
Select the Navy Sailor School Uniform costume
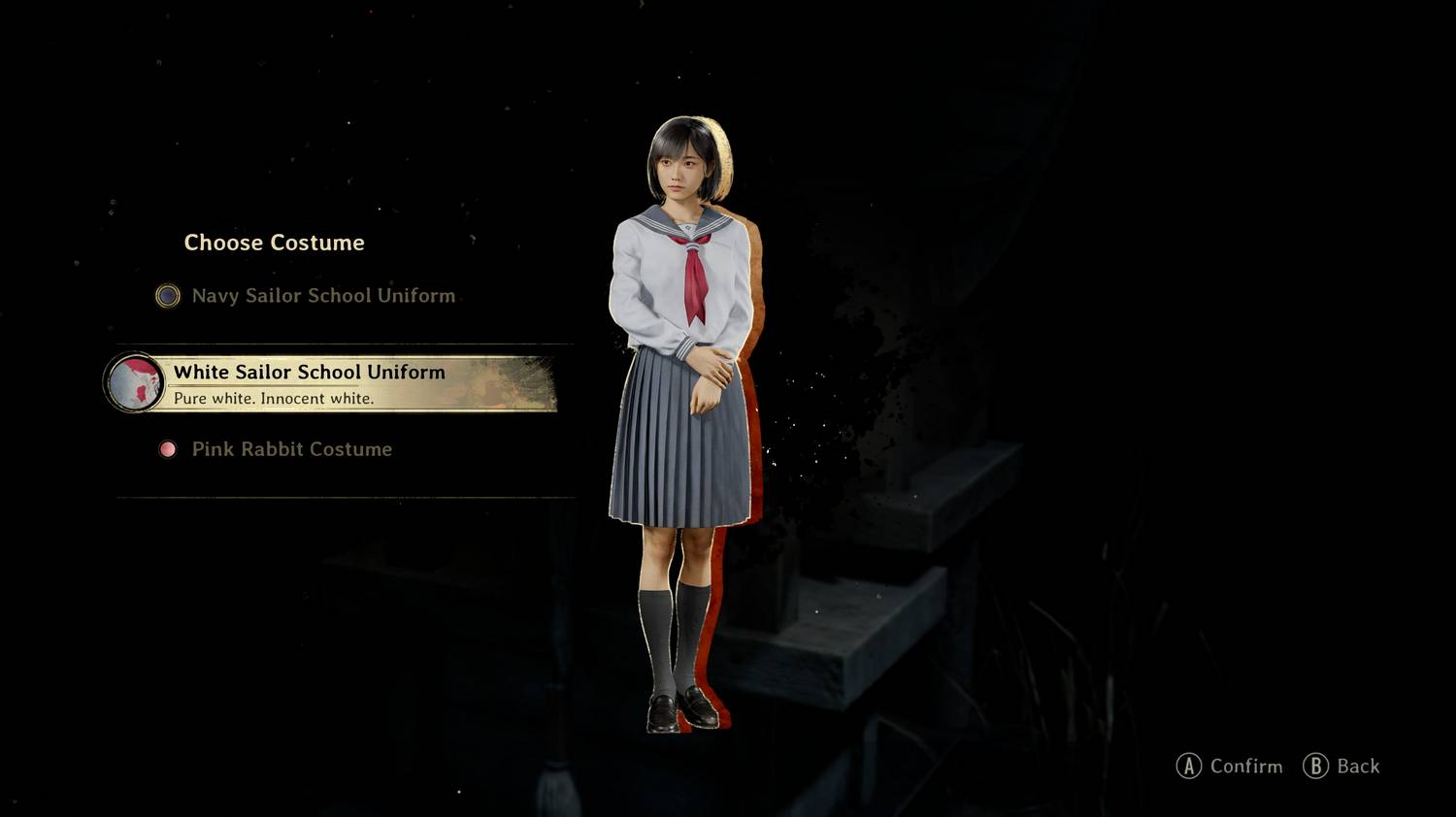coord(322,296)
